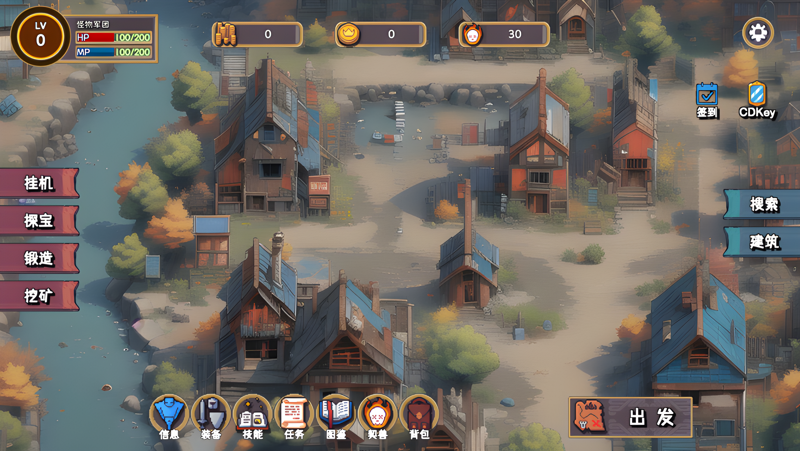800x451 pixels.
Task: Open the 装备 equipment icon
Action: pos(211,414)
